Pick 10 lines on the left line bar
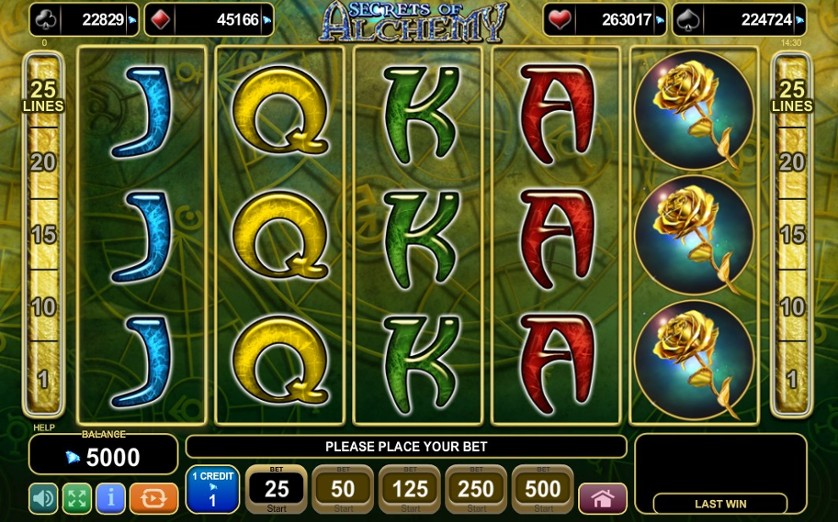This screenshot has height=522, width=838. [43, 307]
